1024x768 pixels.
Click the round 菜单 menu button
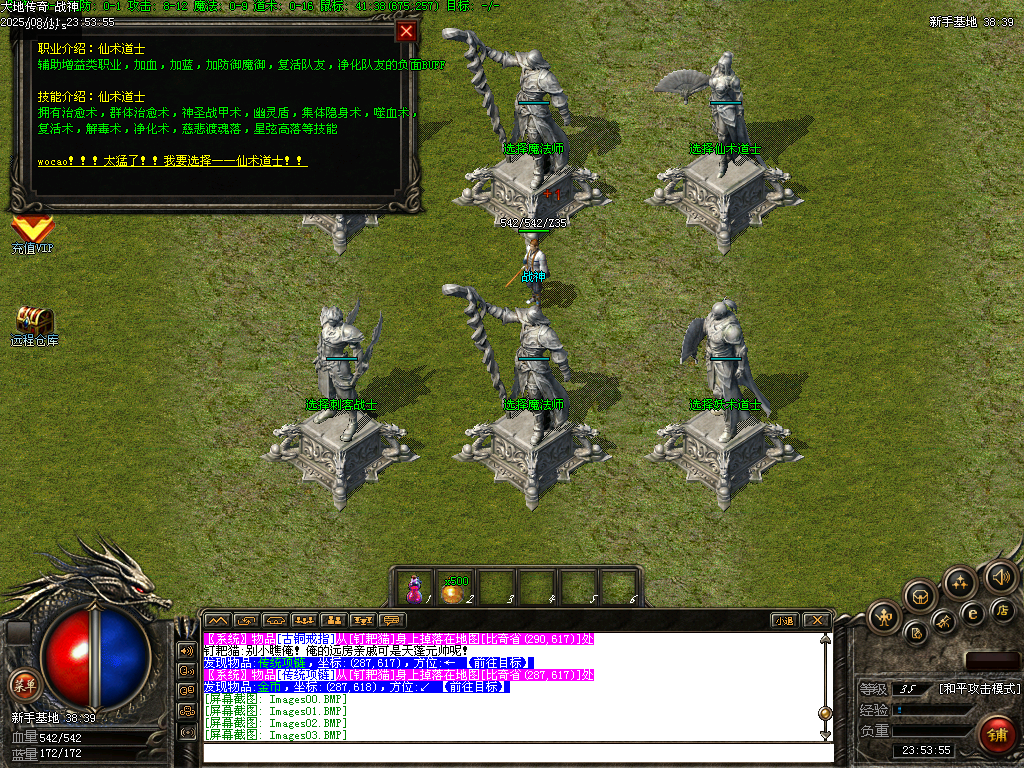pyautogui.click(x=24, y=685)
